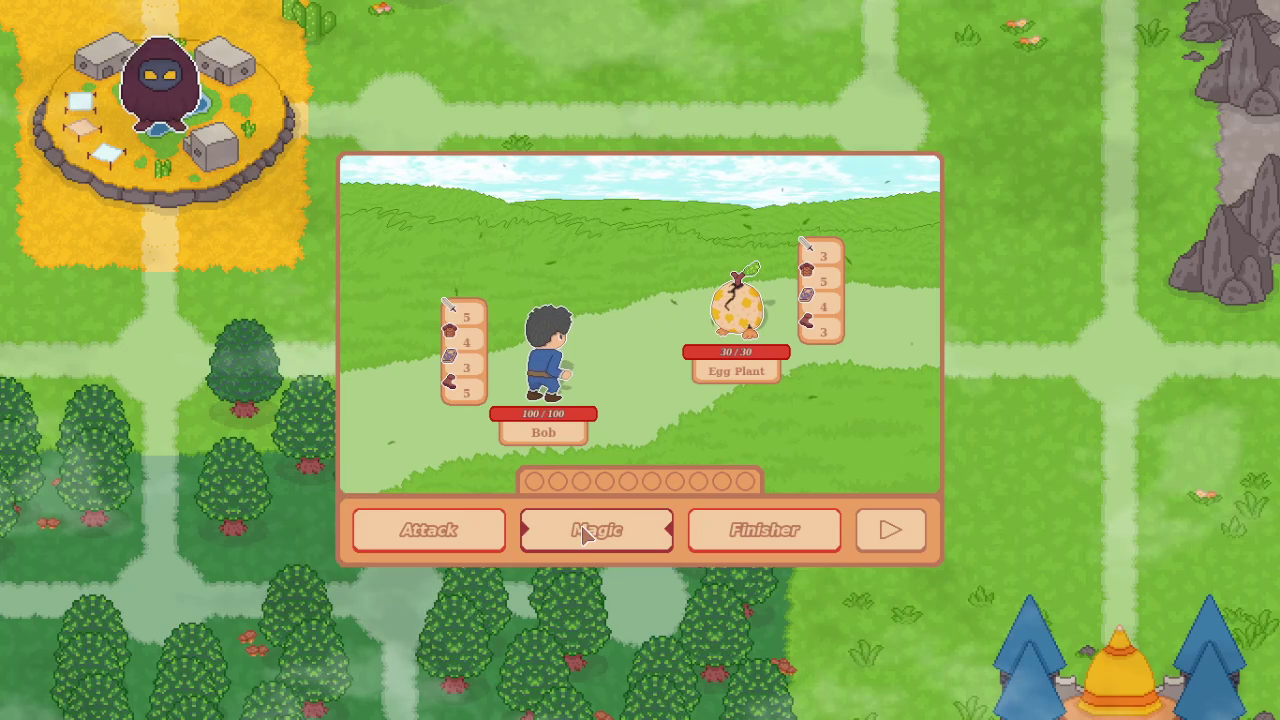Click the first turn order circle
Viewport: 1280px width, 720px height.
coord(534,482)
